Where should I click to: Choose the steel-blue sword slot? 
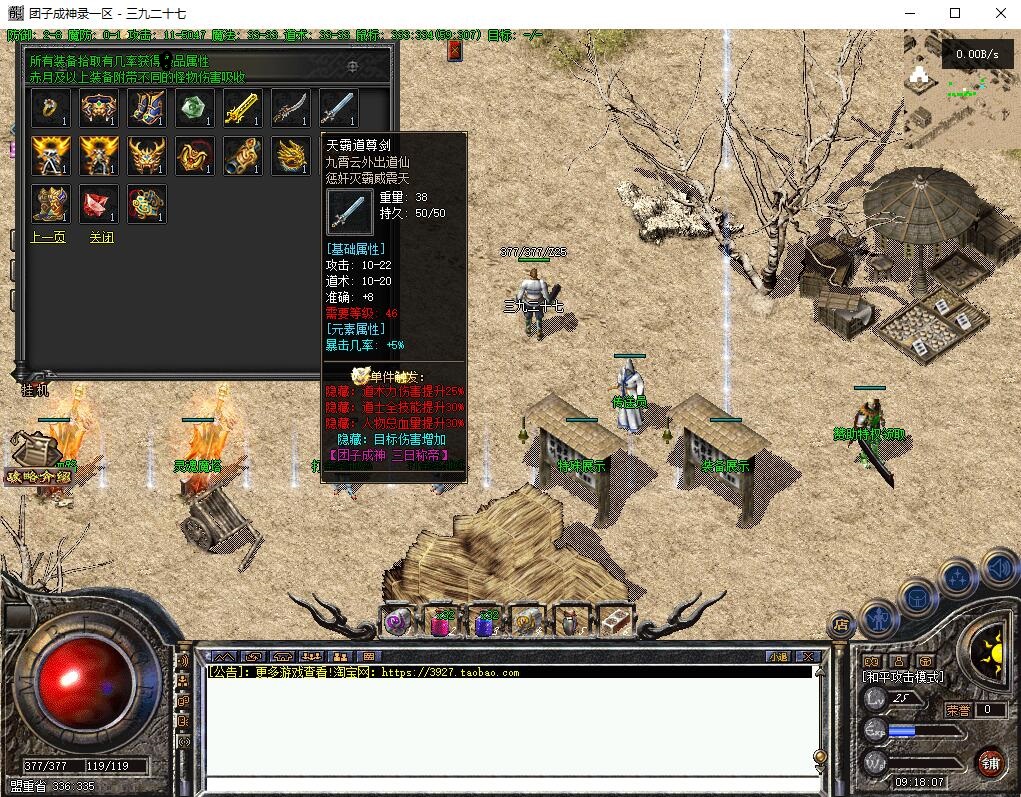[339, 108]
